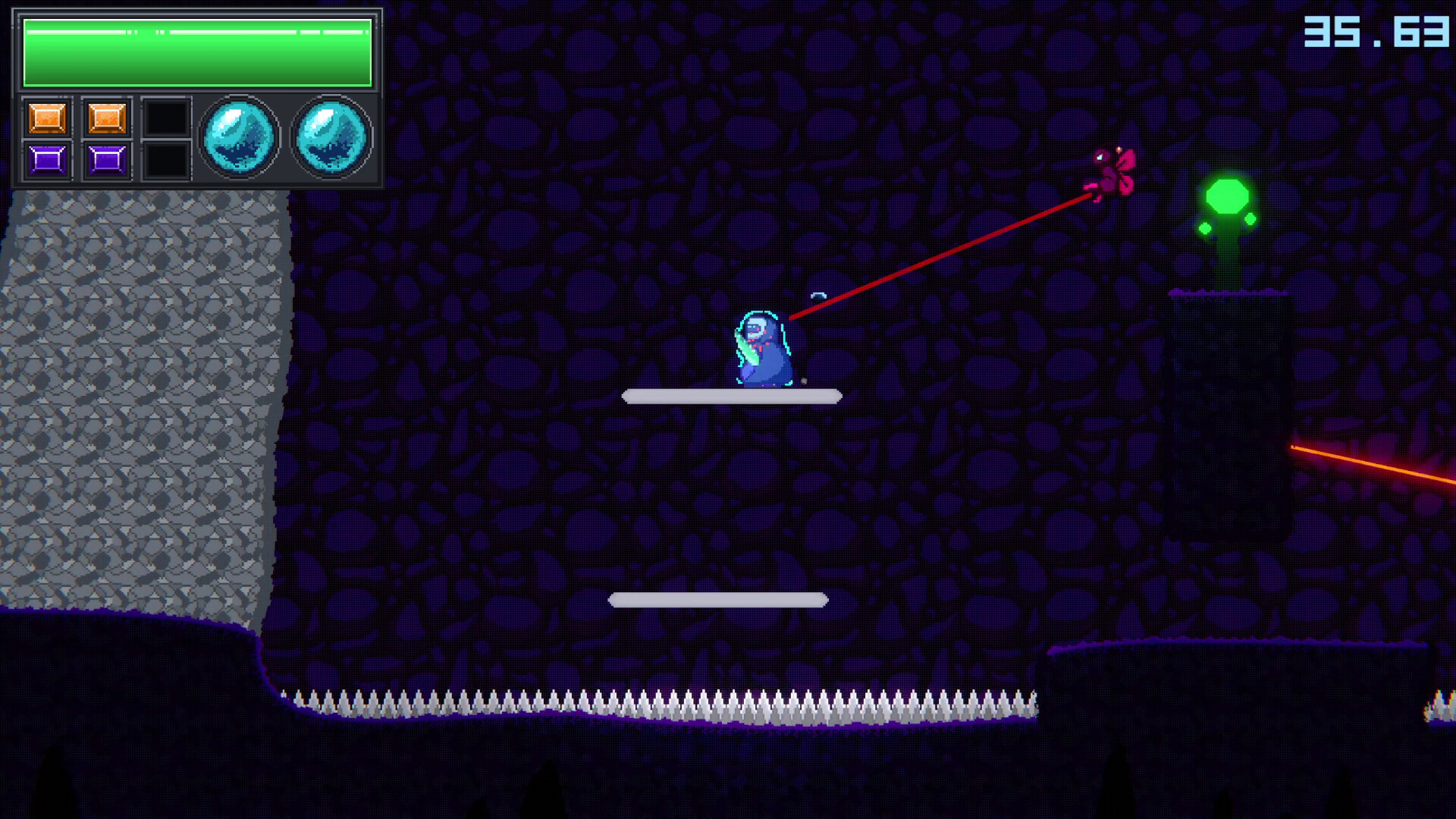Select the second purple gem icon

(106, 159)
